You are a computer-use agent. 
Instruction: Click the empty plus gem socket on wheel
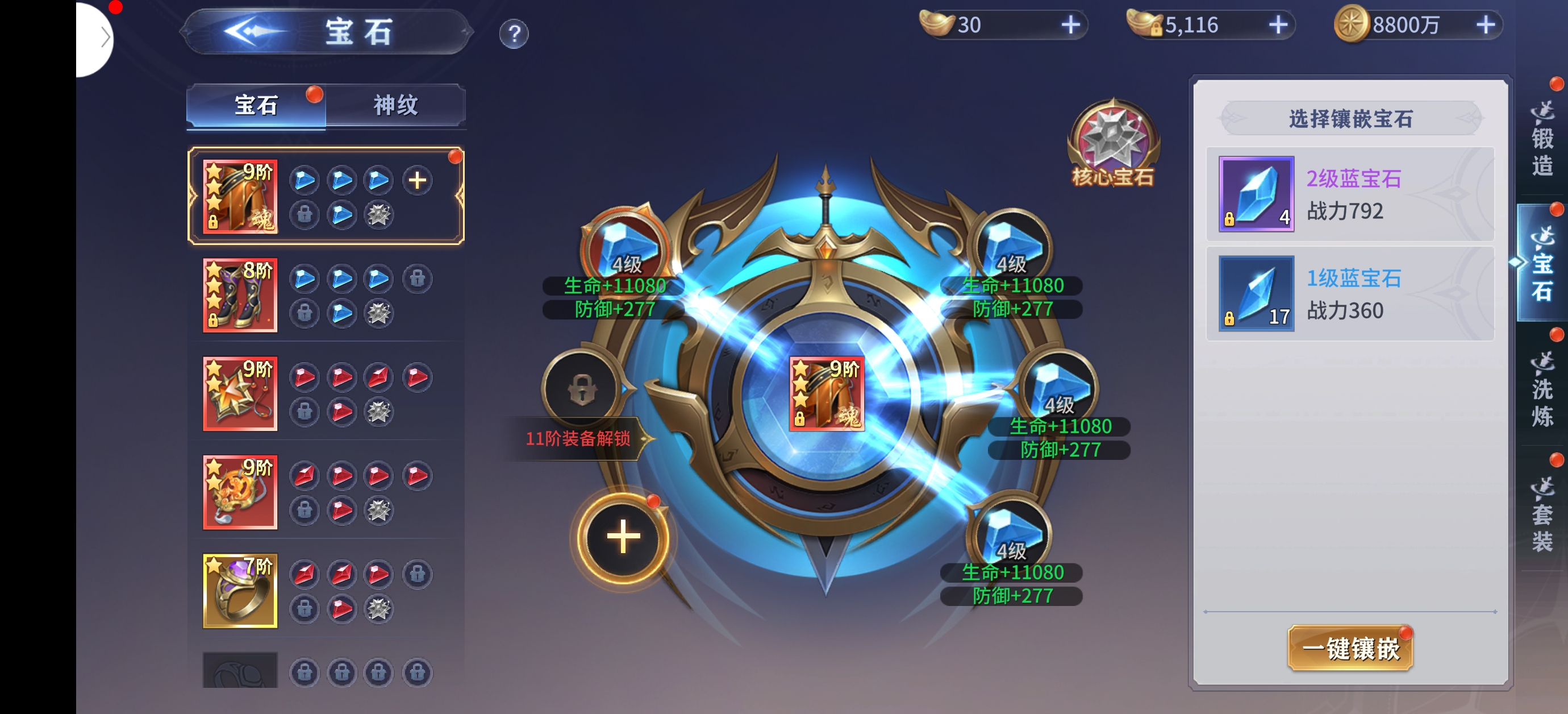coord(623,537)
